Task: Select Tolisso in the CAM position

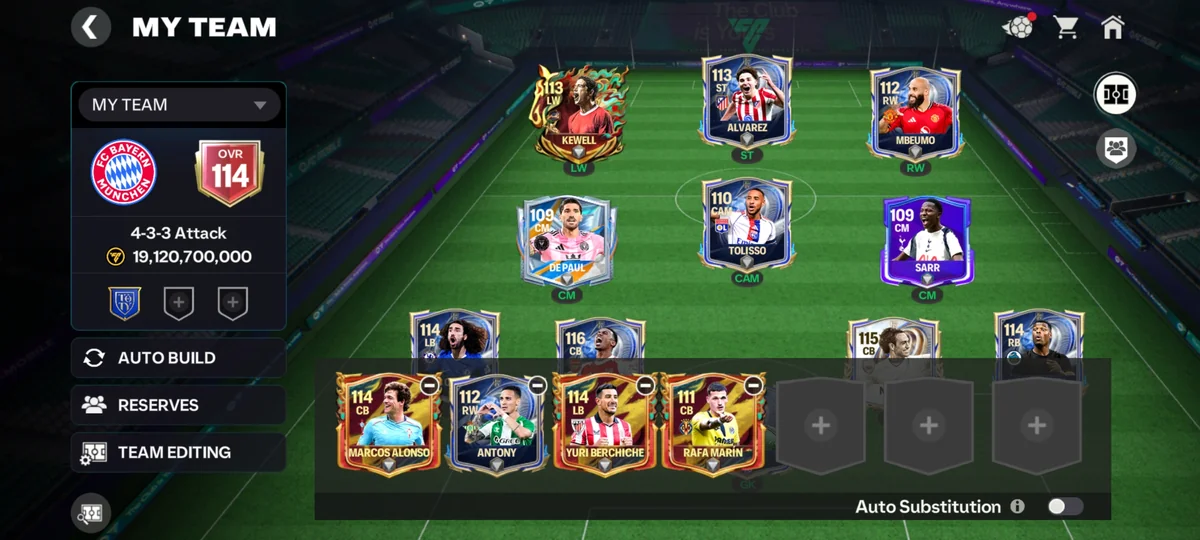Action: point(746,225)
